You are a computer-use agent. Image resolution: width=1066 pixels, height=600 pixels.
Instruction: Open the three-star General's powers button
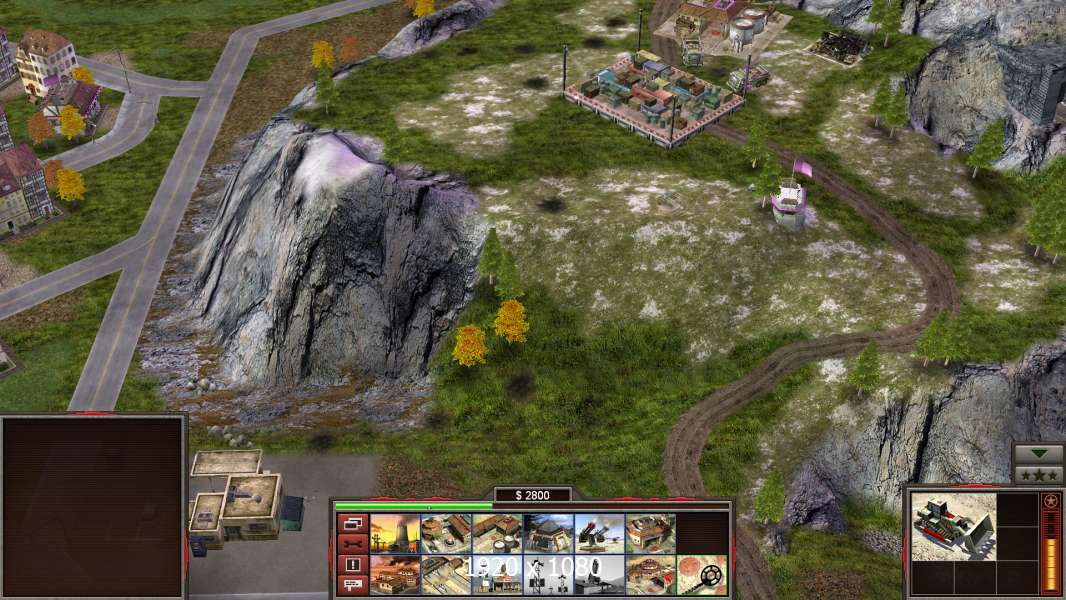click(1038, 474)
